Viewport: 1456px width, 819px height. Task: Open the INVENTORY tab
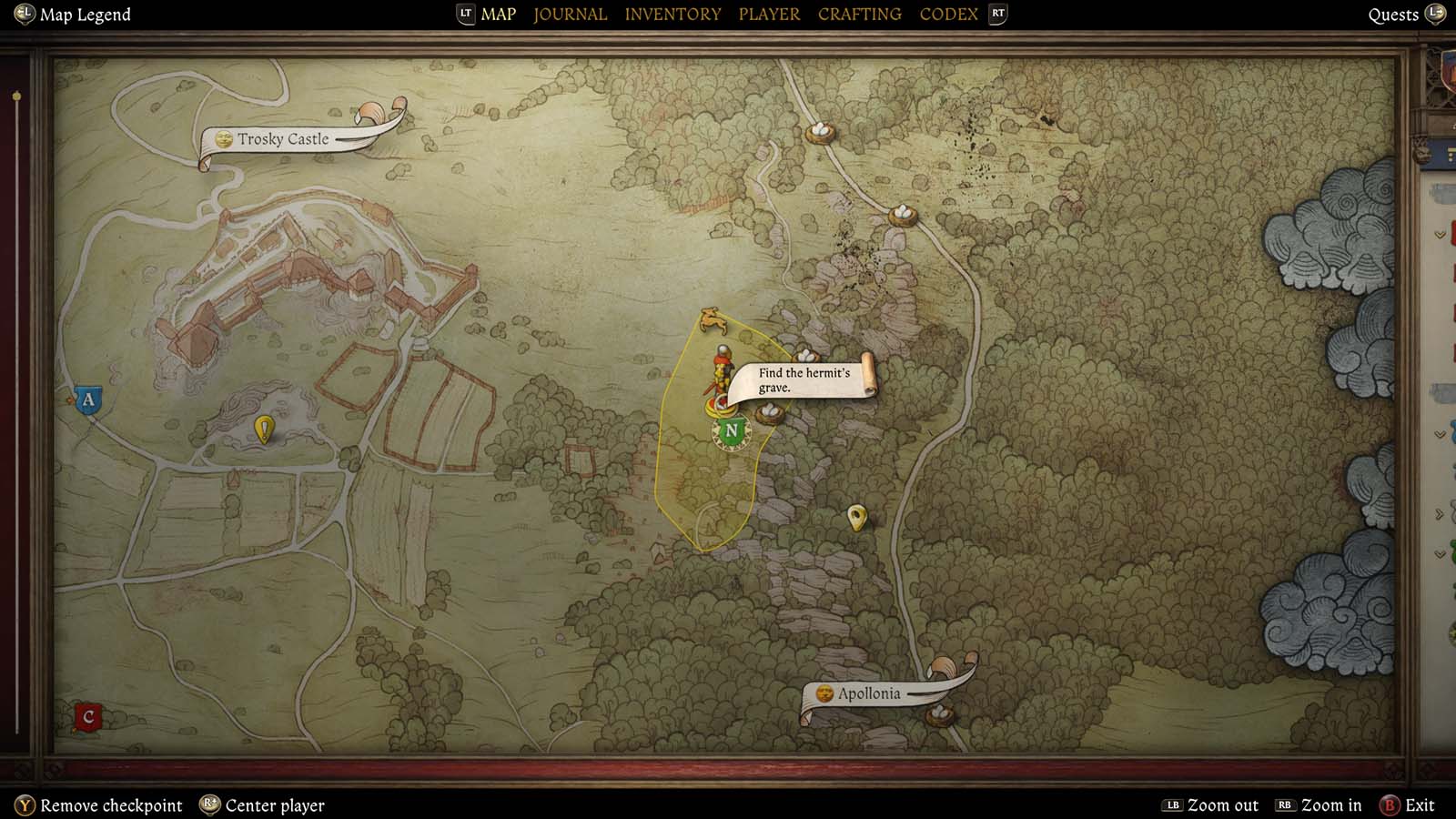[672, 14]
